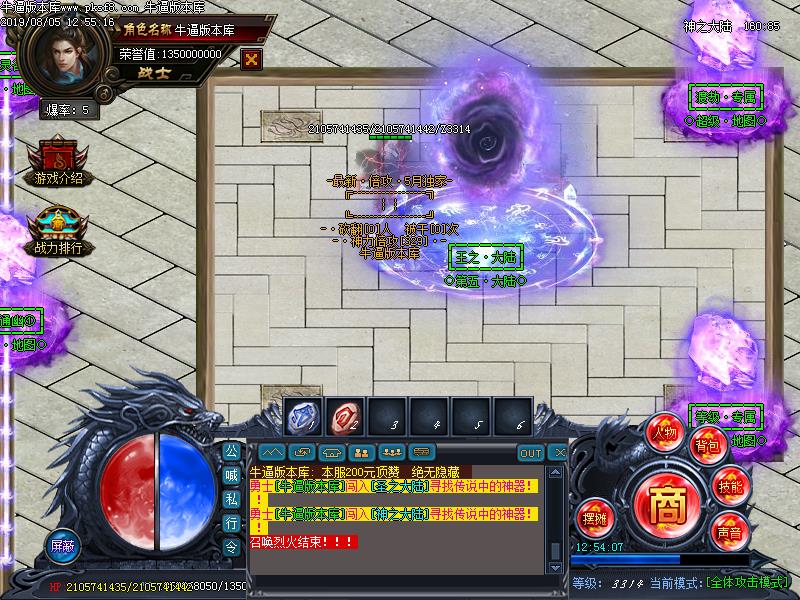Viewport: 800px width, 600px height.
Task: Open the 战力排行 power ranking icon
Action: coord(57,230)
